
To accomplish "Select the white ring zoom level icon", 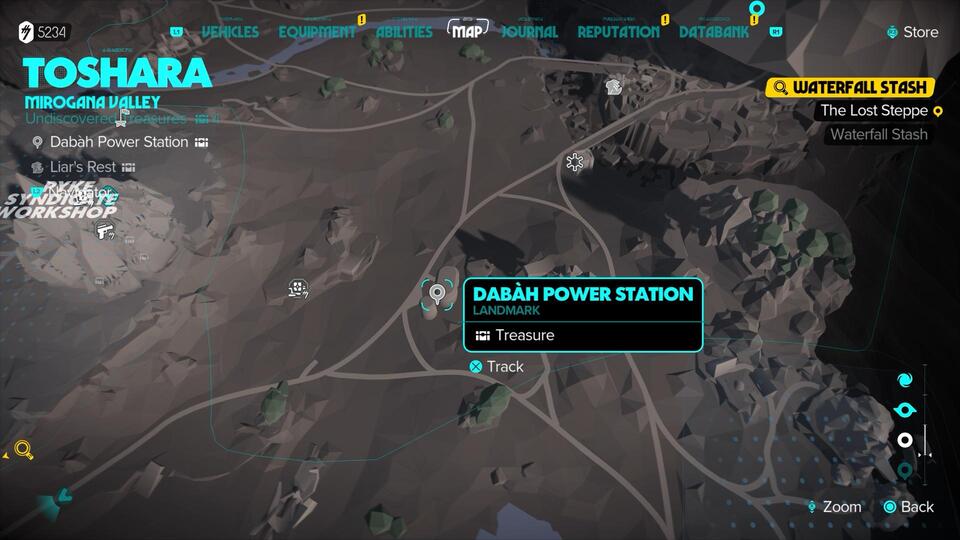I will coord(905,440).
